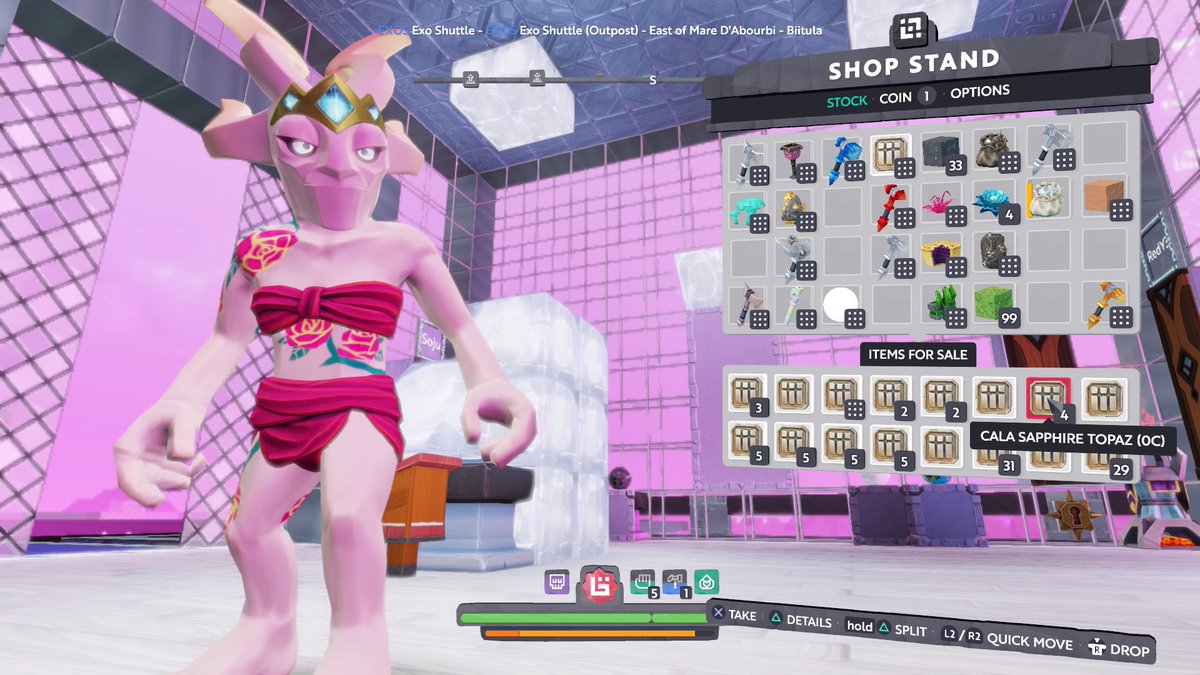The height and width of the screenshot is (675, 1200).
Task: Open the Coin tab
Action: (x=895, y=98)
